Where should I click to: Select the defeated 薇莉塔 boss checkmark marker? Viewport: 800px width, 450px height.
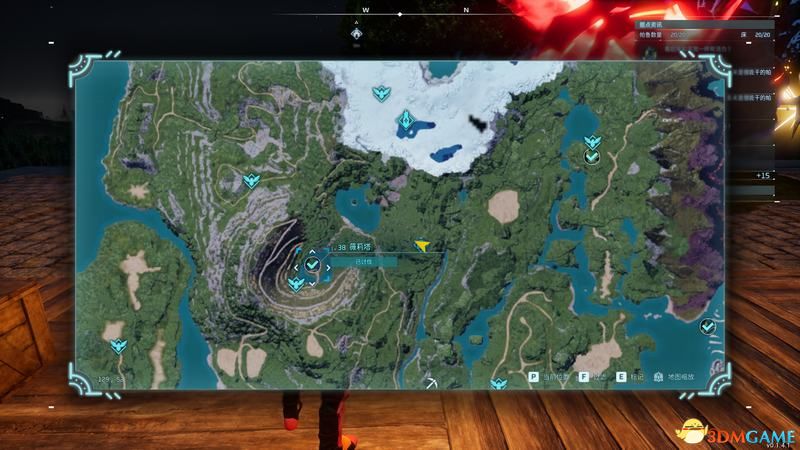pos(313,264)
